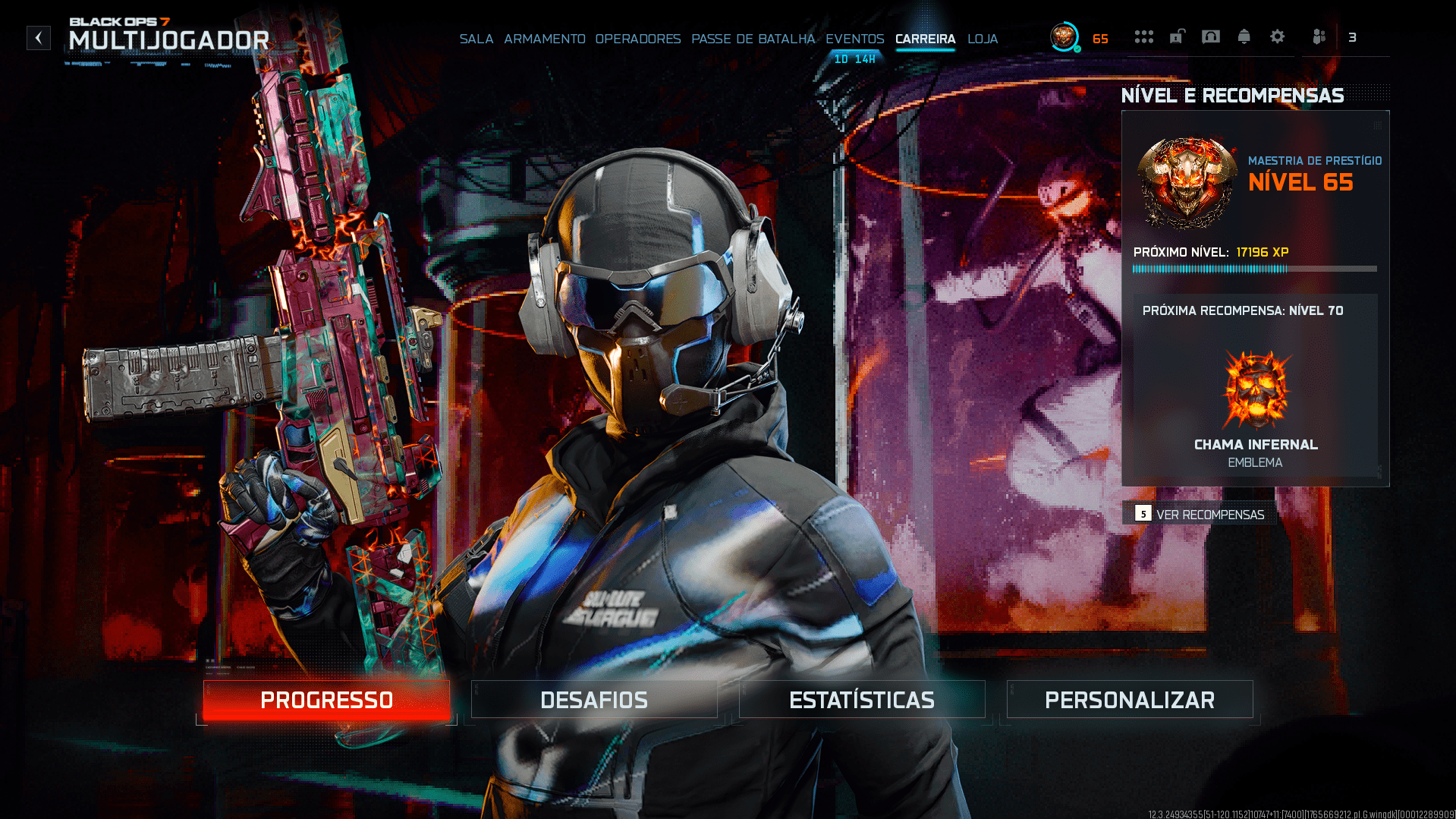Click the level 65 player emblem
Screen dimensions: 1456x819
pos(1064,34)
